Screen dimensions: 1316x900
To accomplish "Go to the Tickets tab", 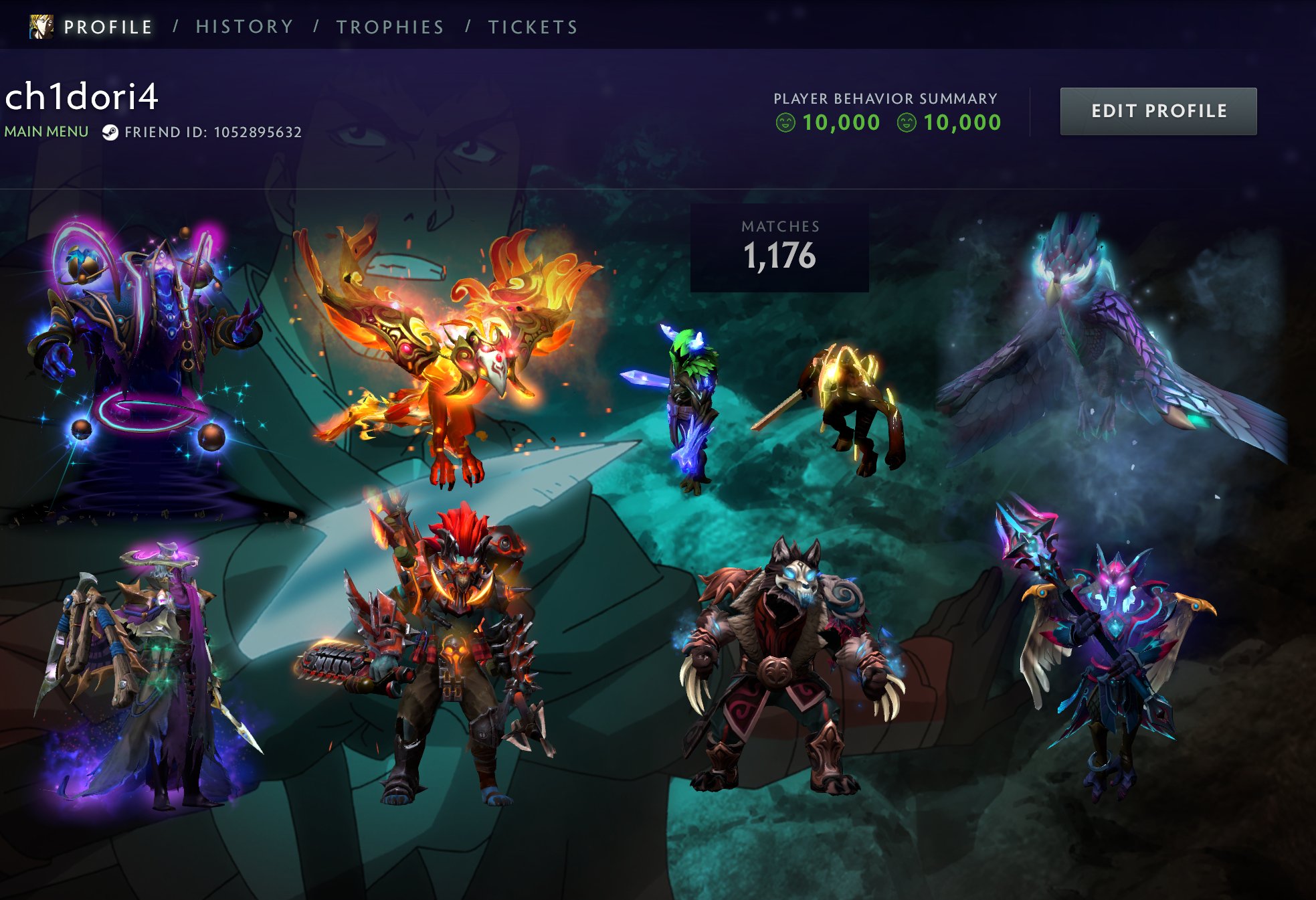I will (x=533, y=27).
